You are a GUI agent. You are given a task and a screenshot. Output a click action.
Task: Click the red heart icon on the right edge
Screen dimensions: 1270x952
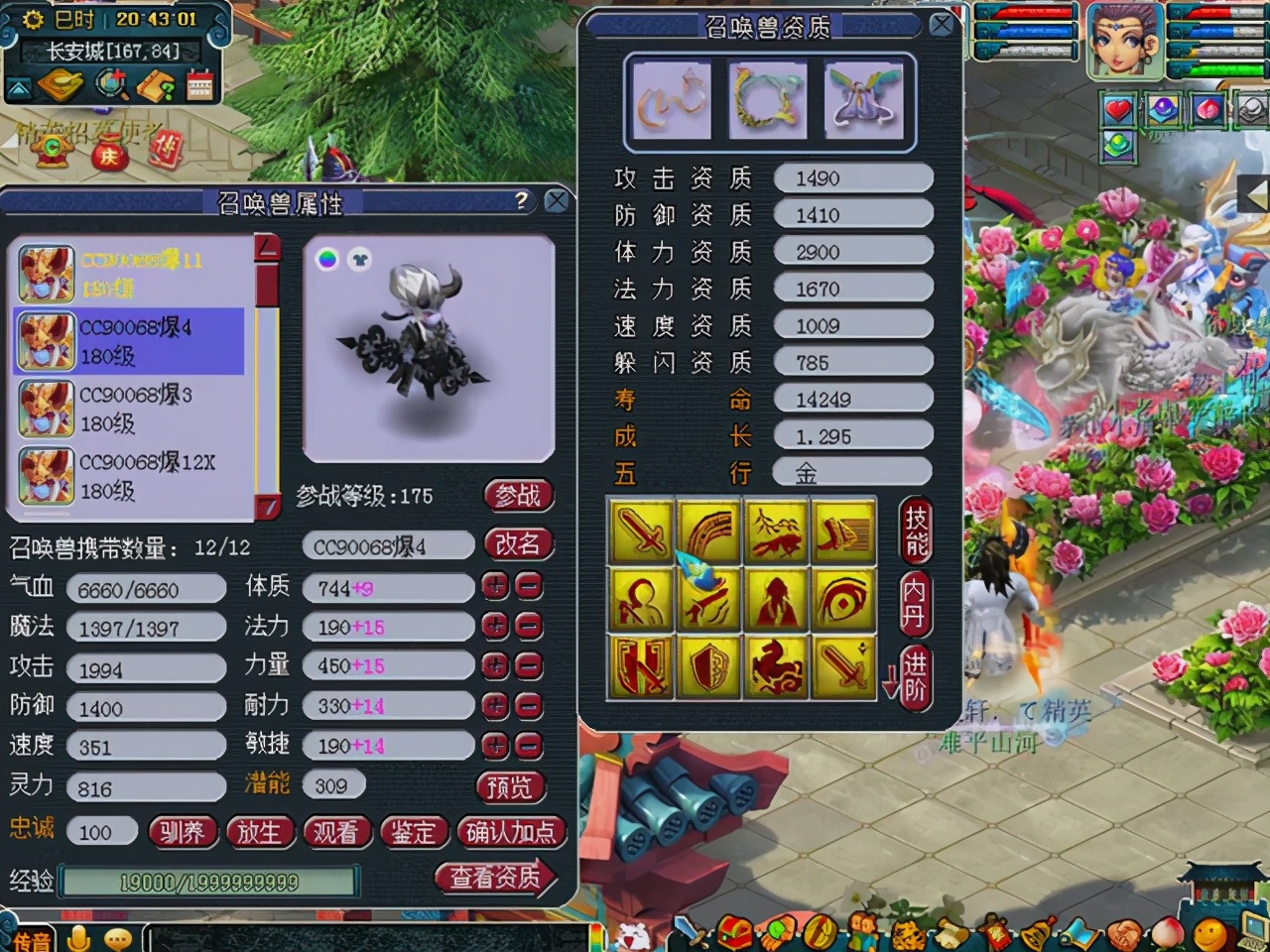pyautogui.click(x=1119, y=109)
